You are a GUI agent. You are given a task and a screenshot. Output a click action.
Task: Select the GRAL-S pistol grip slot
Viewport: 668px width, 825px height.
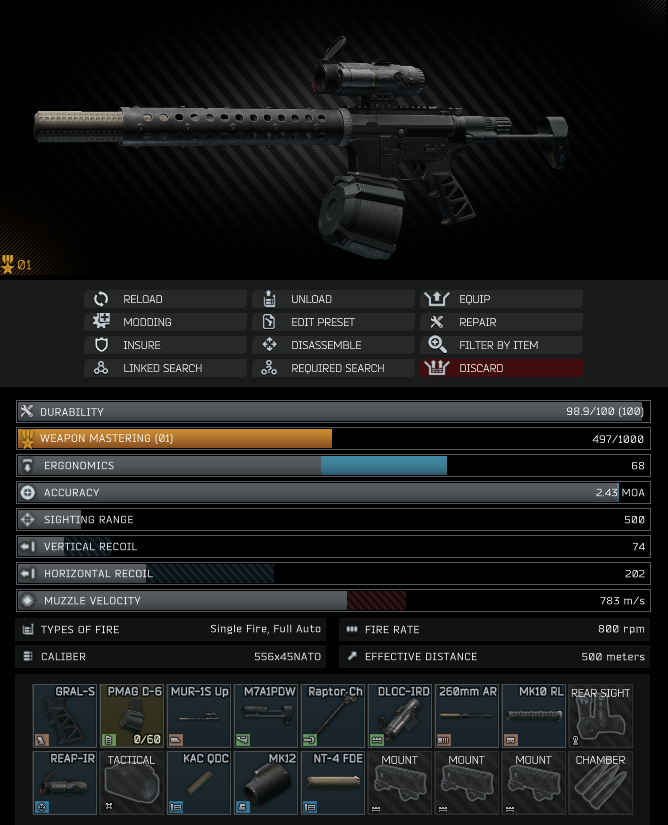coord(64,716)
